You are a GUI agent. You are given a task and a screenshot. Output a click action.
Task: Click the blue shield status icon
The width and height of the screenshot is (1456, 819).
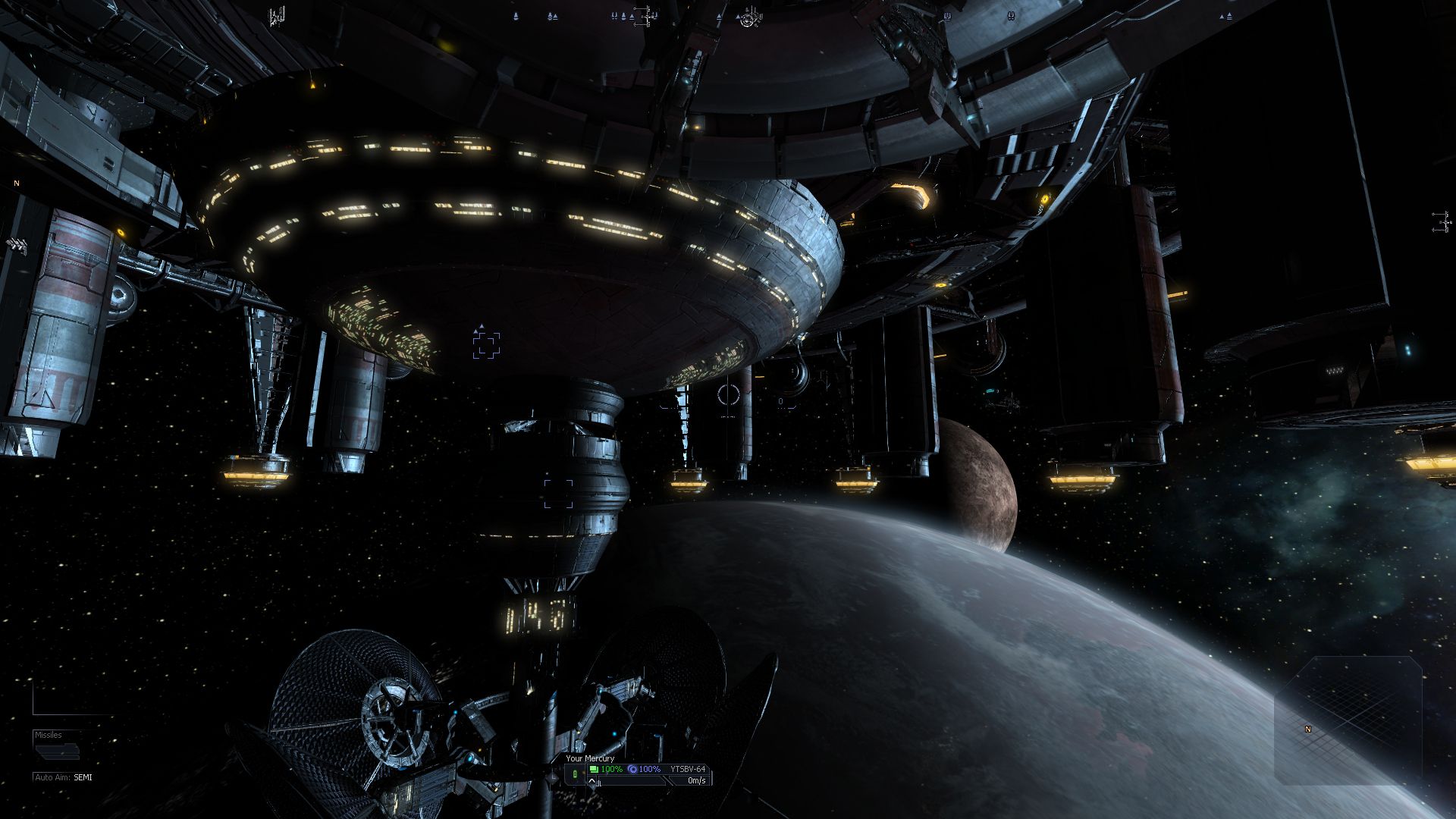(x=633, y=769)
